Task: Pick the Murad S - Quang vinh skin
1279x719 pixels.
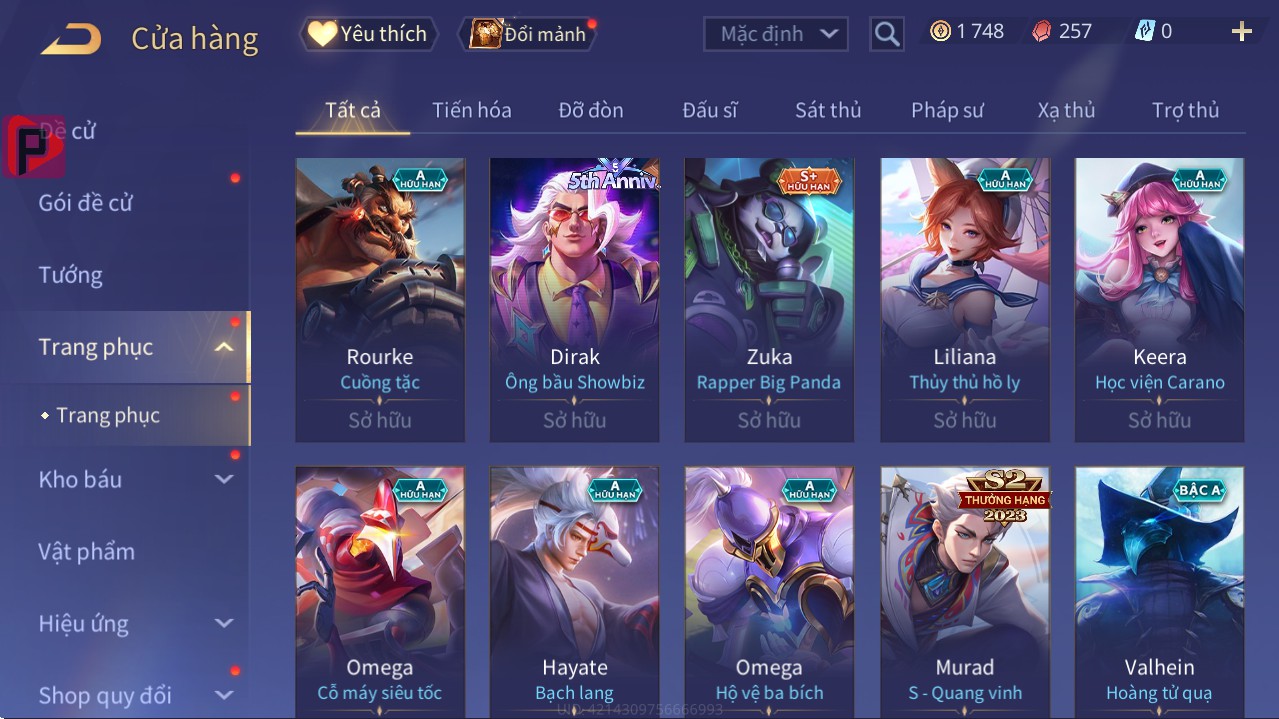Action: pos(964,592)
